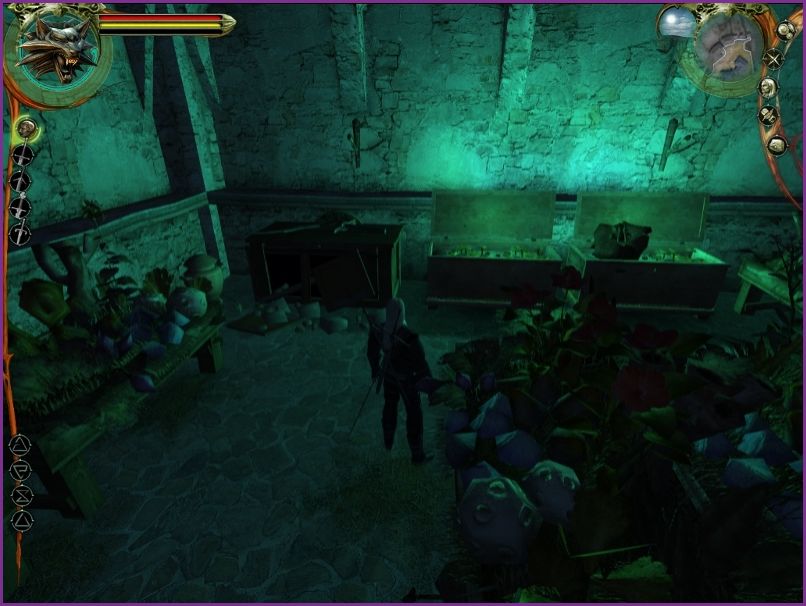
Task: Select the bottom triangle witcher sign
Action: (22, 520)
